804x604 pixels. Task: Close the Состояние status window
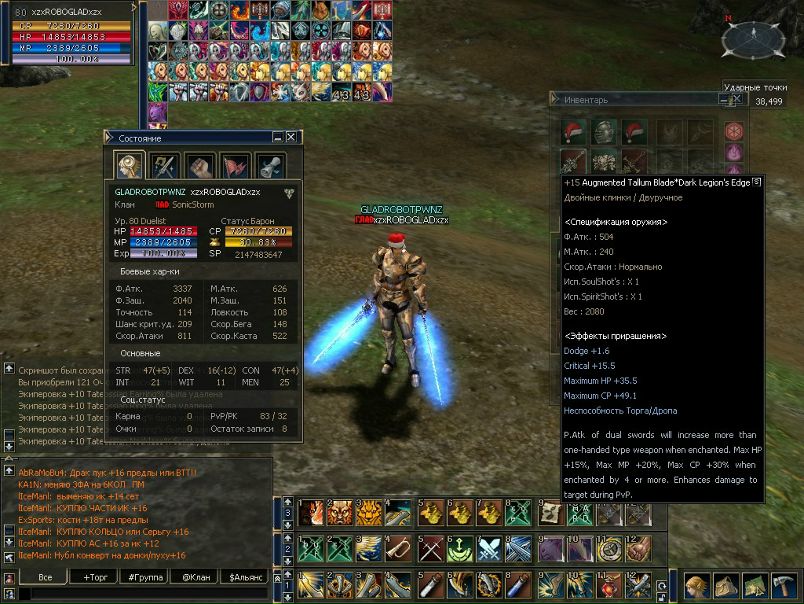[x=291, y=137]
